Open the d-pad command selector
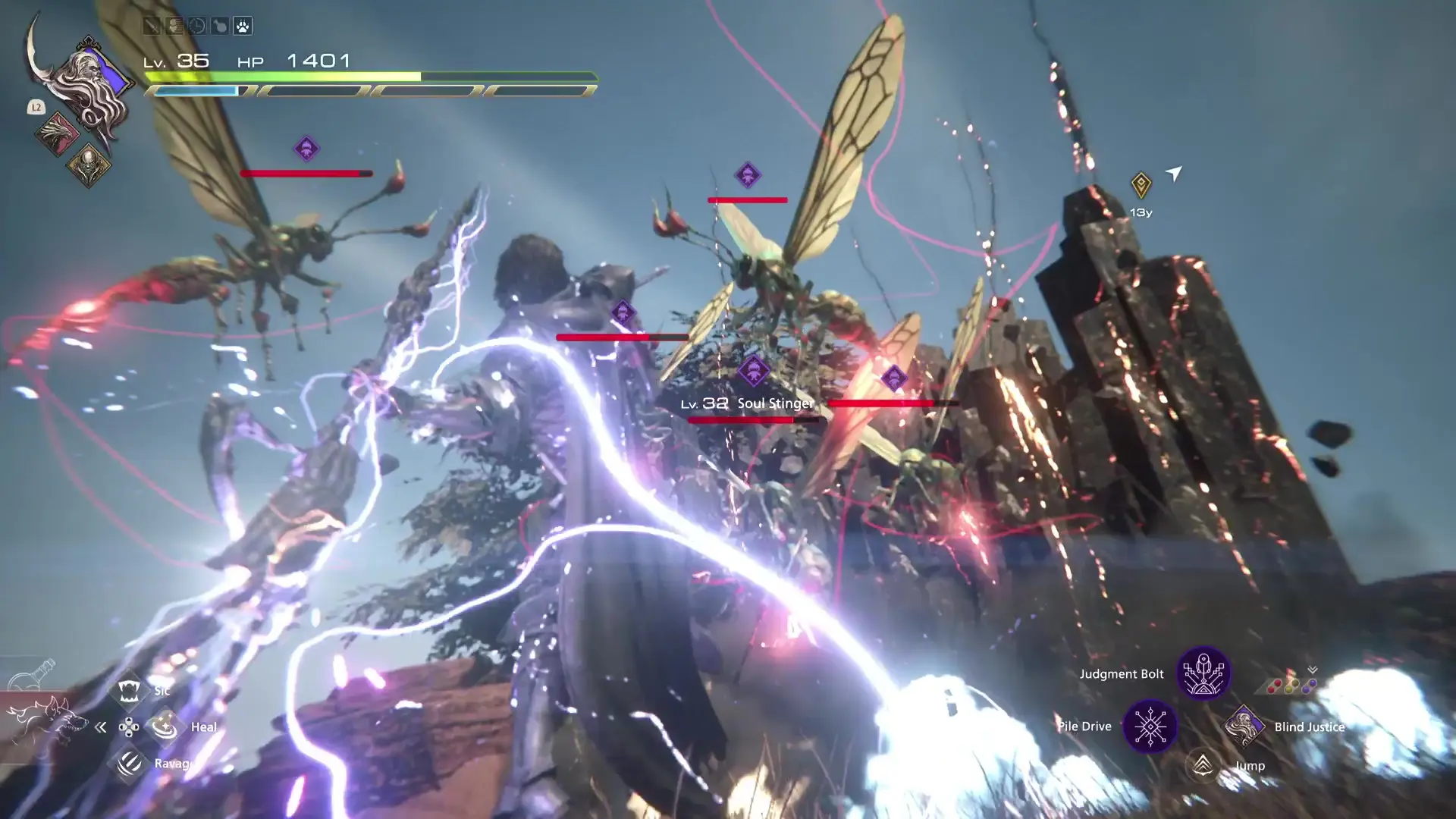The image size is (1456, 819). point(129,726)
